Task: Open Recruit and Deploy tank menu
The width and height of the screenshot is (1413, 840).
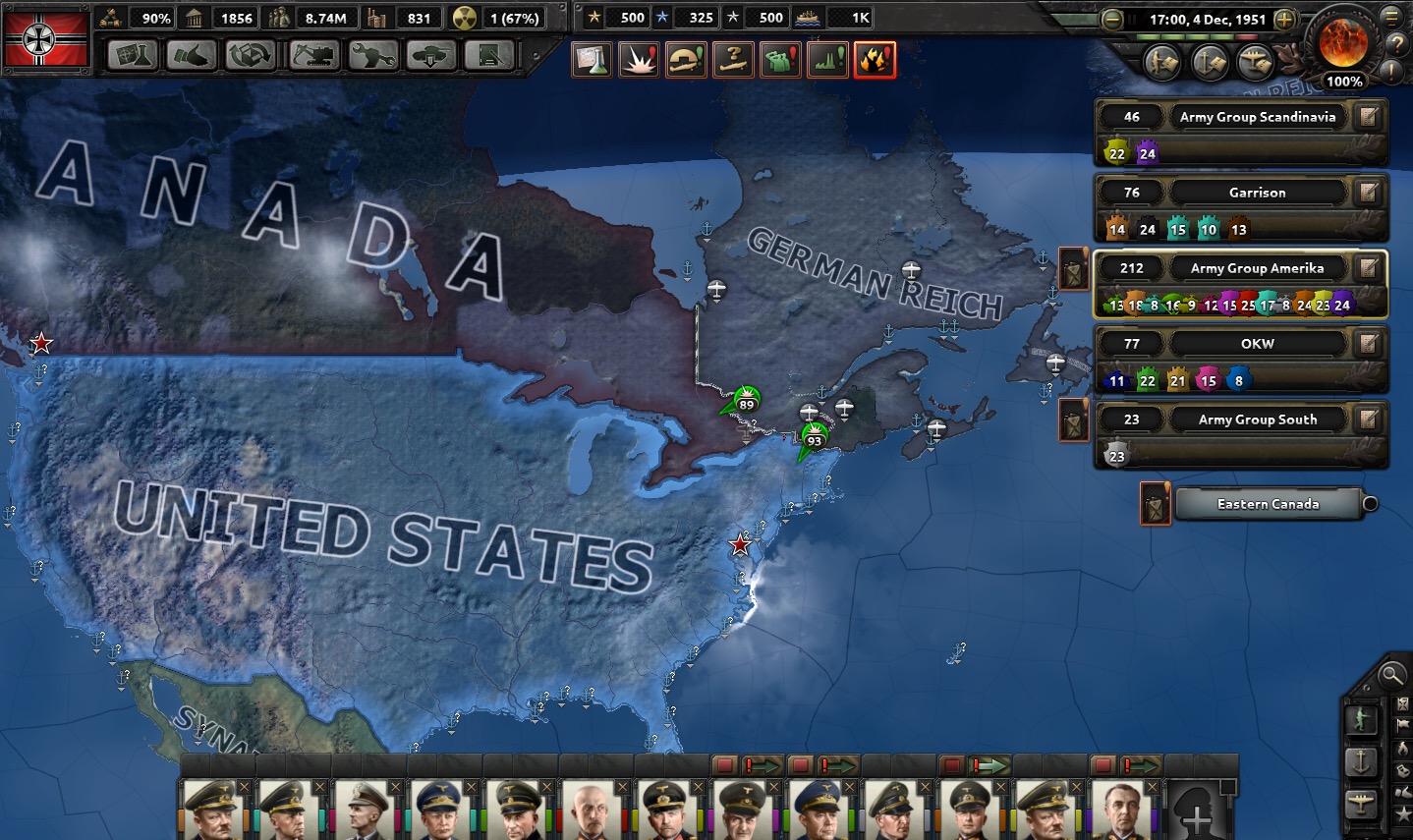Action: click(x=431, y=56)
